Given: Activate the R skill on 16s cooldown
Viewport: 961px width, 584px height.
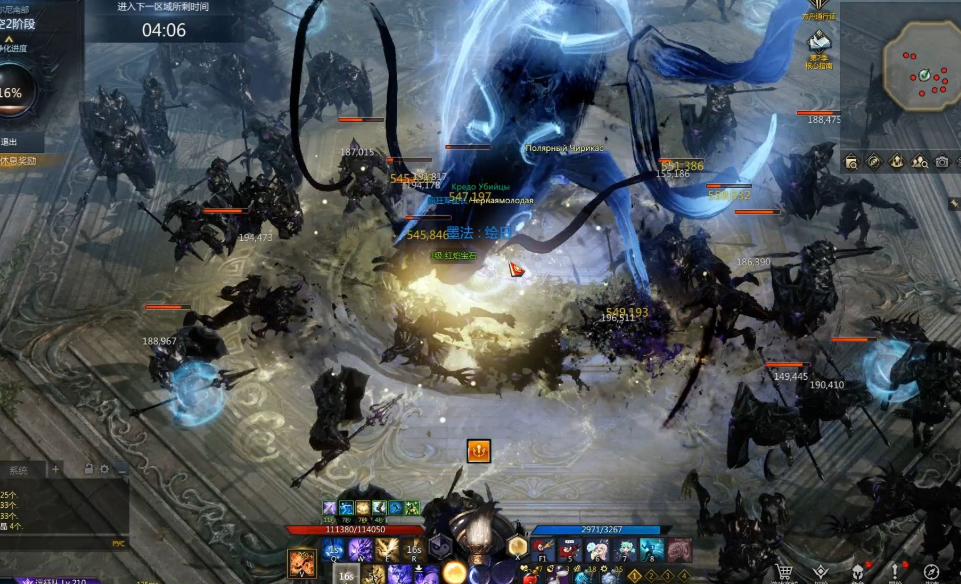Looking at the screenshot, I should (x=413, y=550).
